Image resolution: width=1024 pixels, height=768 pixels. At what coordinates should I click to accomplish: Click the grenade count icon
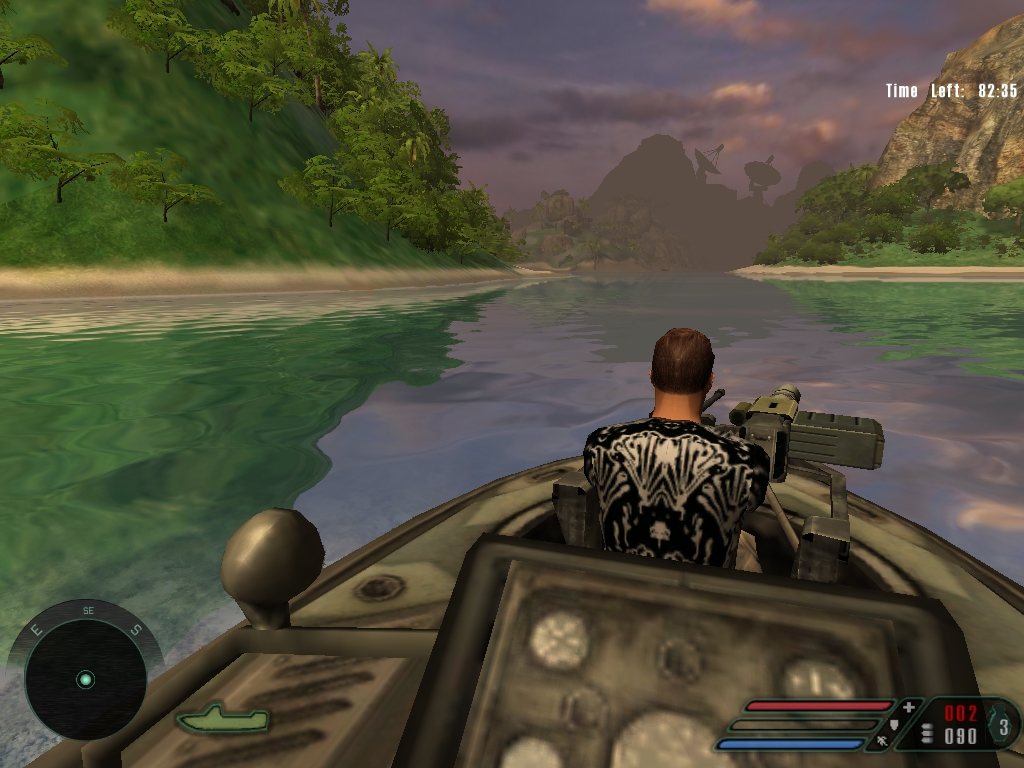point(1003,723)
